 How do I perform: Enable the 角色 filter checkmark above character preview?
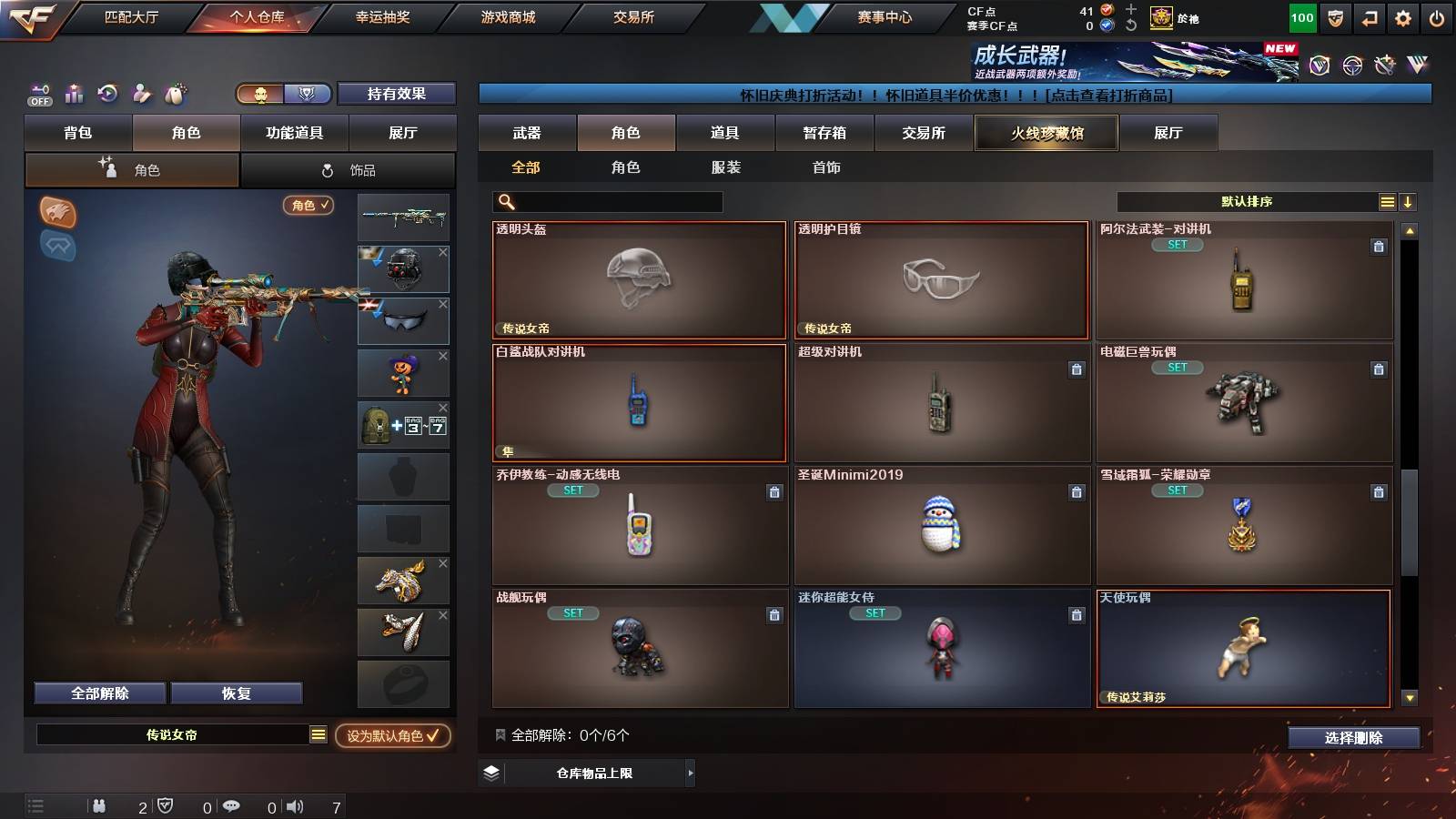(308, 207)
